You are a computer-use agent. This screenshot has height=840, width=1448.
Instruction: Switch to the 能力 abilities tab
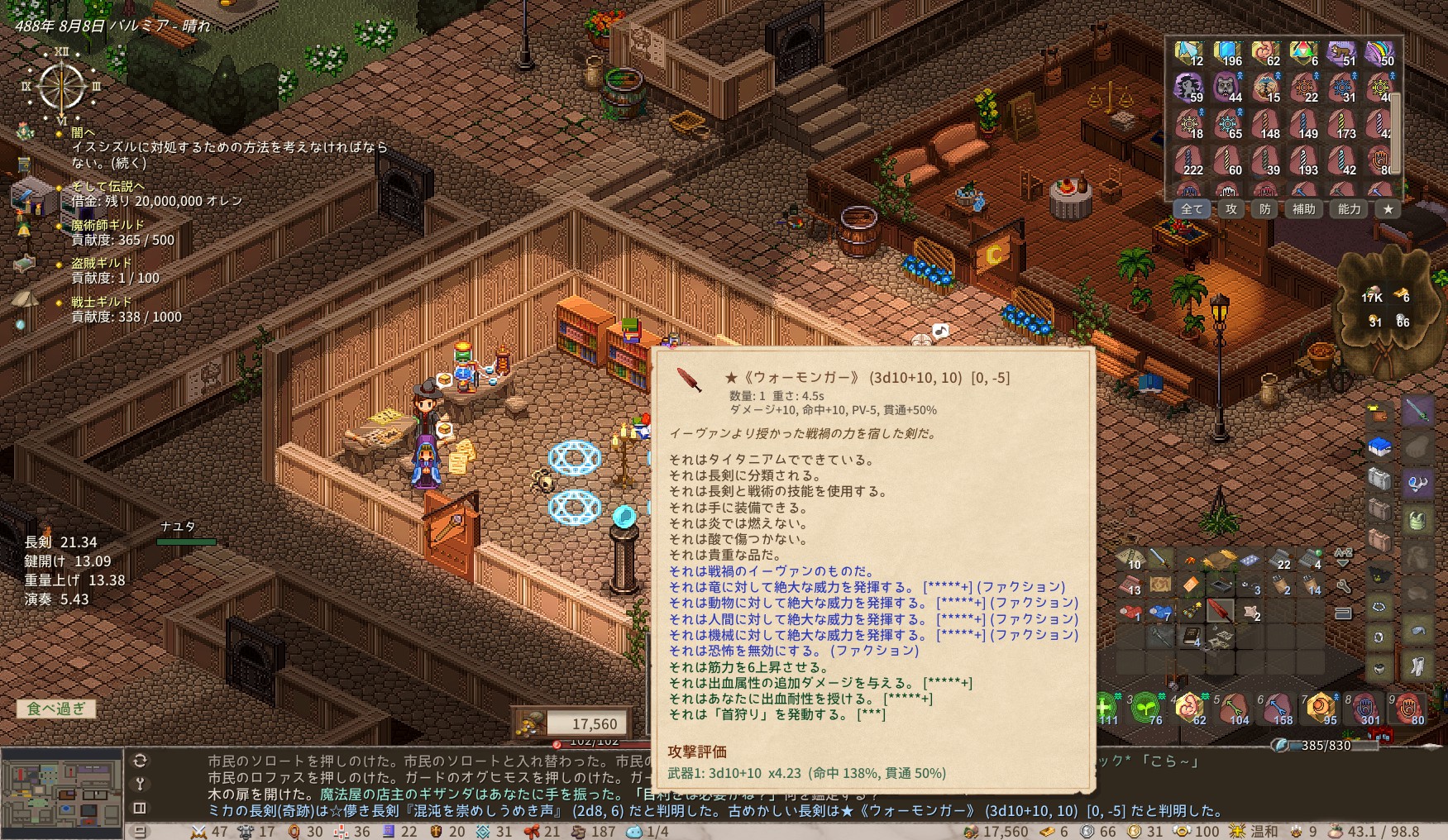(x=1349, y=209)
